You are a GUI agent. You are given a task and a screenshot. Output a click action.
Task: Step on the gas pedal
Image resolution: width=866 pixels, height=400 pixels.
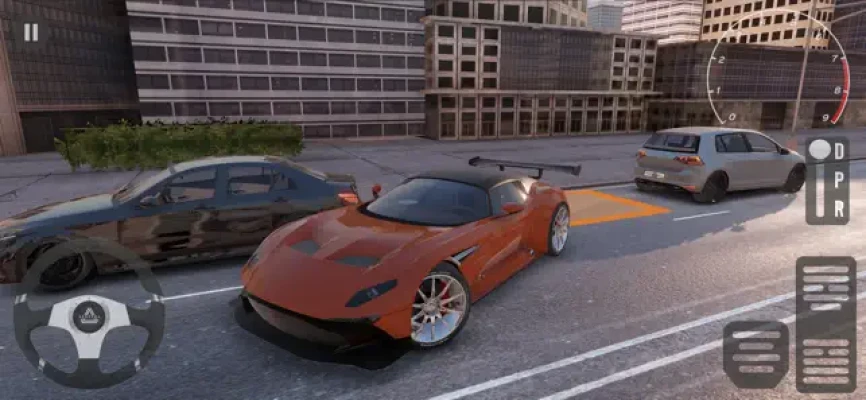point(825,323)
